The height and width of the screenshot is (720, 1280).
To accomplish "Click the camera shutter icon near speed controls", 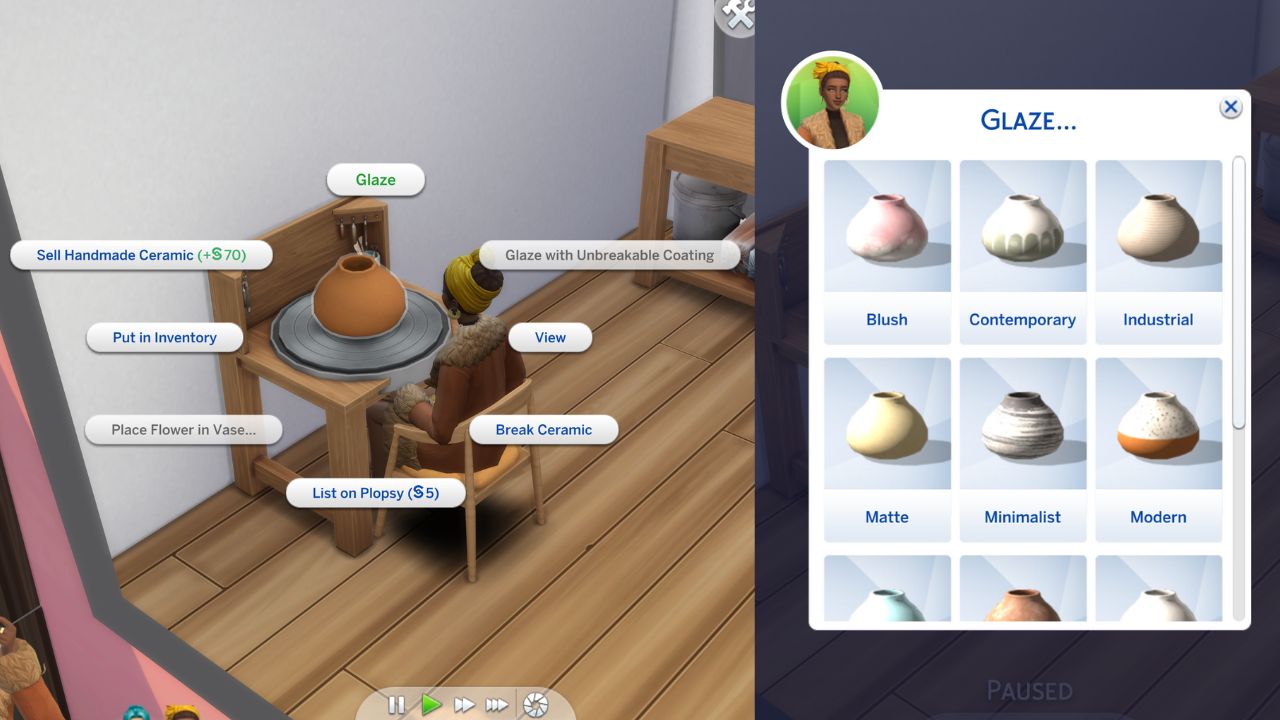I will coord(535,704).
